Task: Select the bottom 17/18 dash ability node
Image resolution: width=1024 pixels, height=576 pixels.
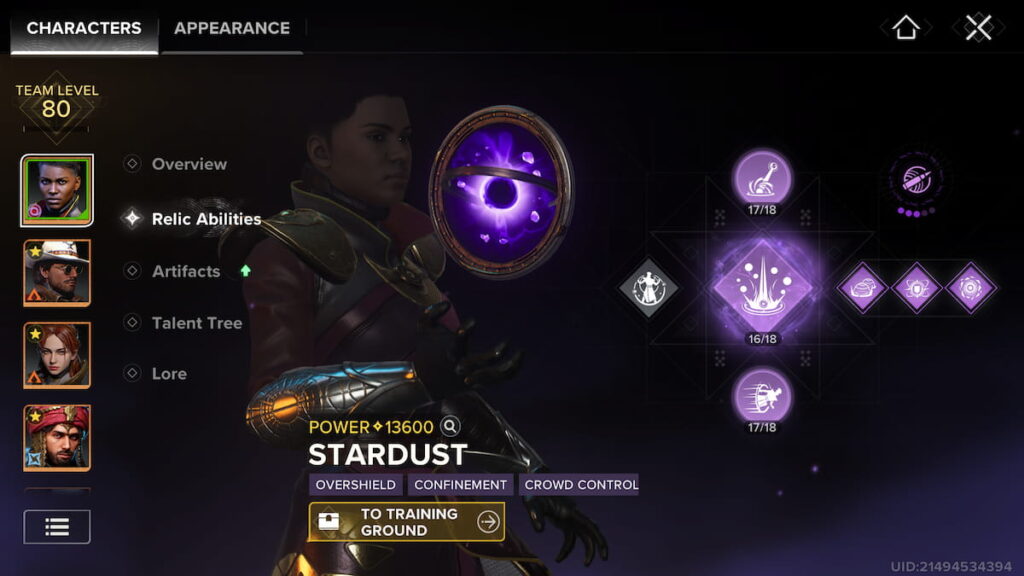Action: [x=762, y=396]
